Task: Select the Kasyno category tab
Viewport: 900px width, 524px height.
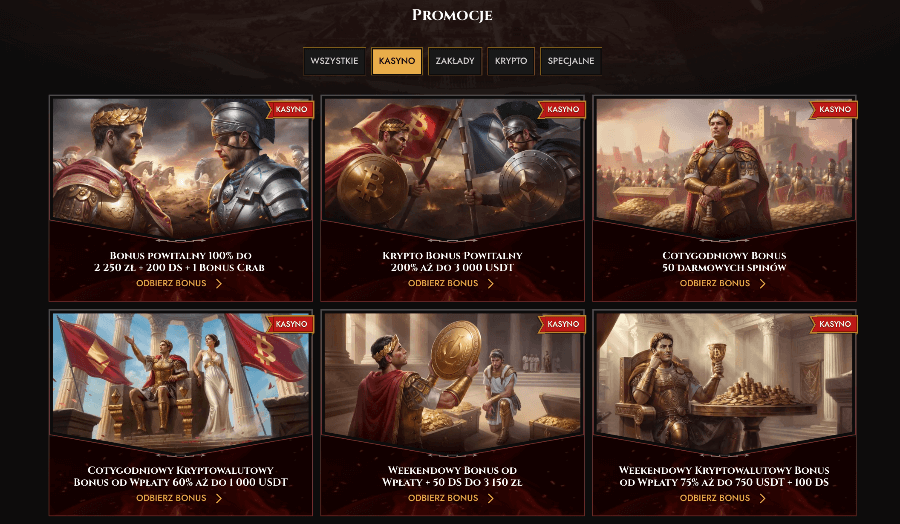Action: [397, 61]
